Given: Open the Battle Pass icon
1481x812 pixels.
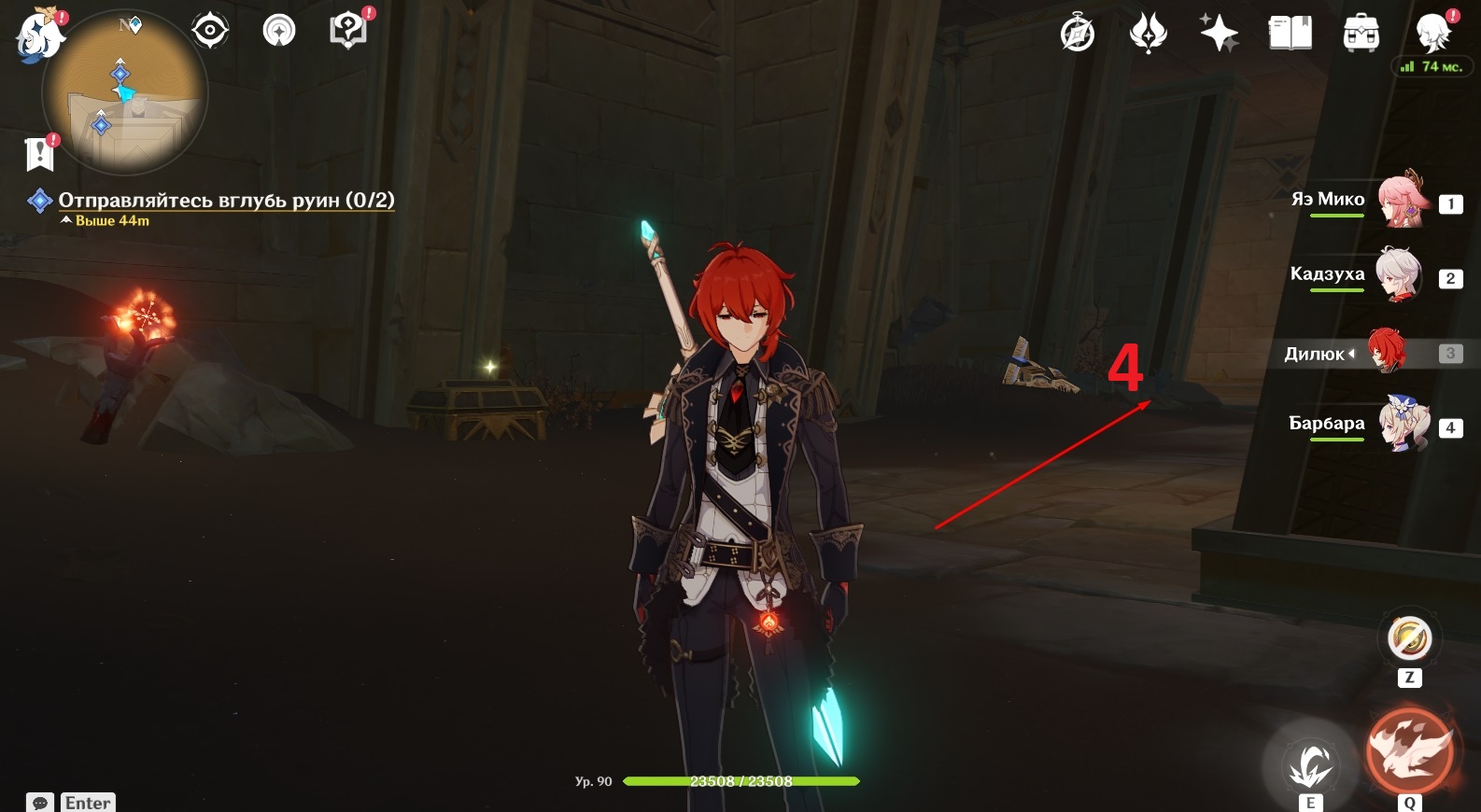Looking at the screenshot, I should [x=1148, y=35].
